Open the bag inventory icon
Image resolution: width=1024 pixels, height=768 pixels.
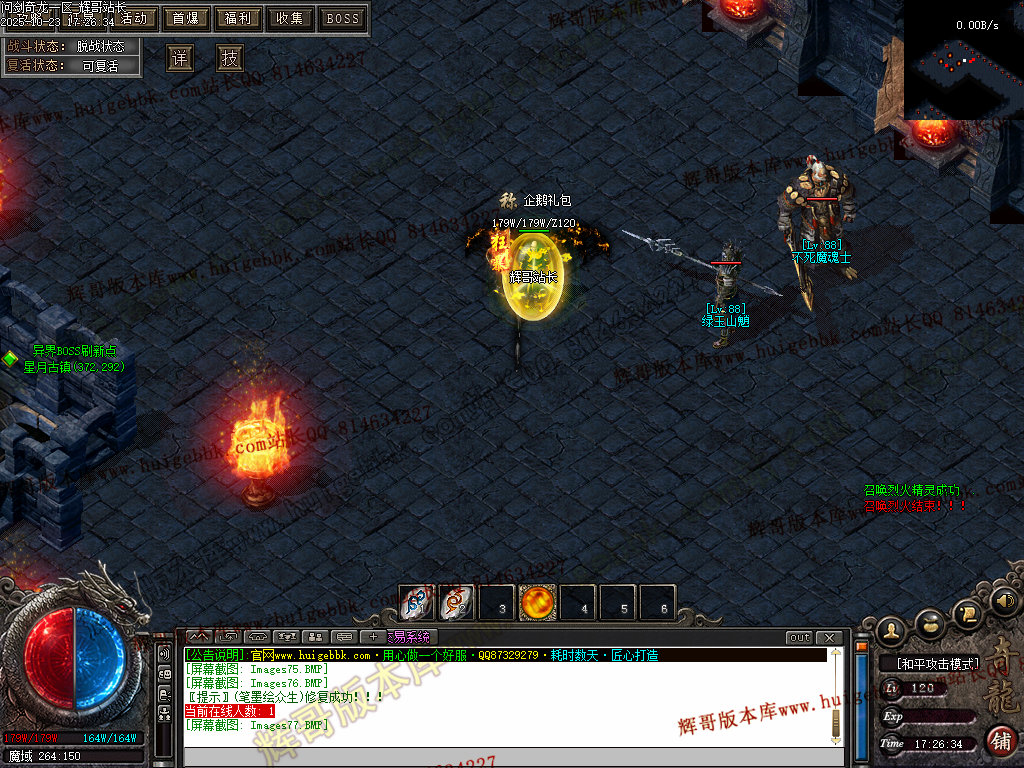click(930, 622)
